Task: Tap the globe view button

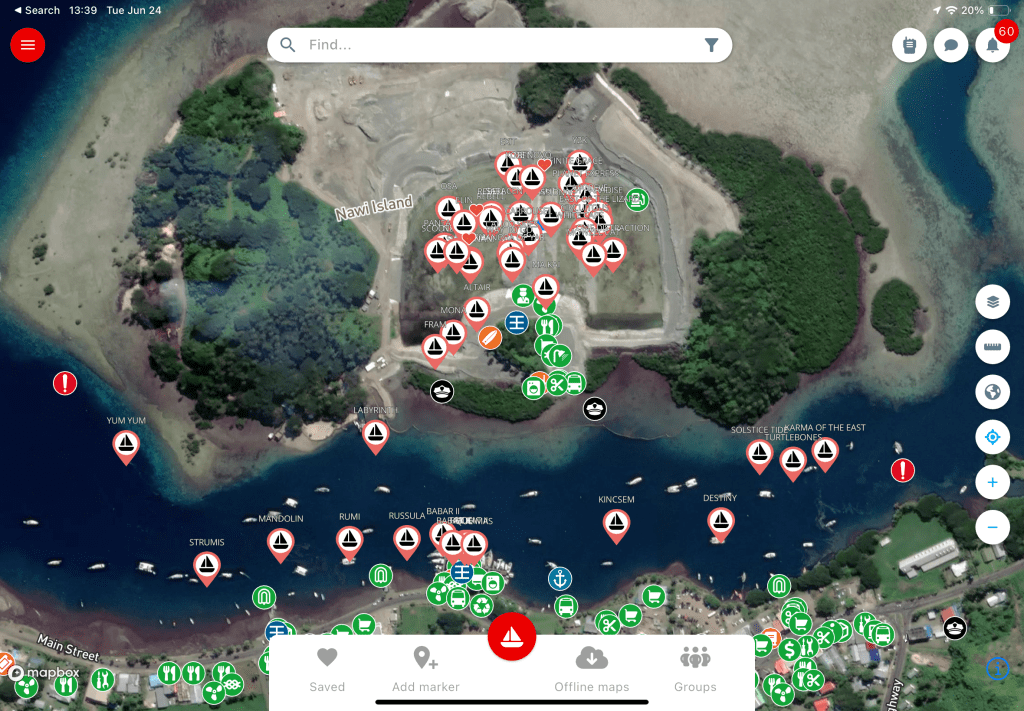Action: click(992, 392)
